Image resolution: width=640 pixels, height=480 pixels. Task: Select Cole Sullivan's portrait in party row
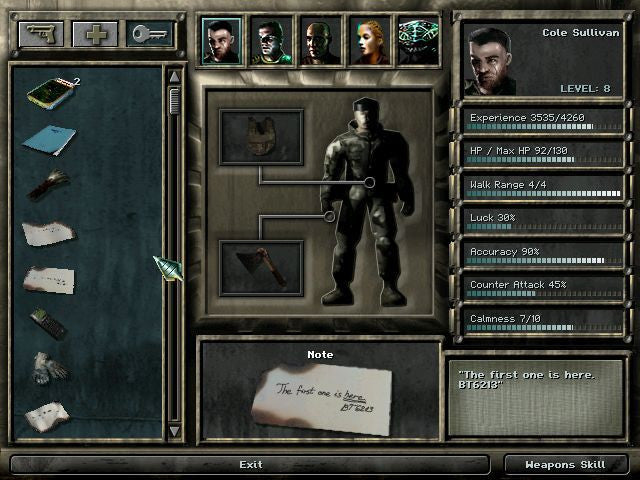tap(223, 41)
